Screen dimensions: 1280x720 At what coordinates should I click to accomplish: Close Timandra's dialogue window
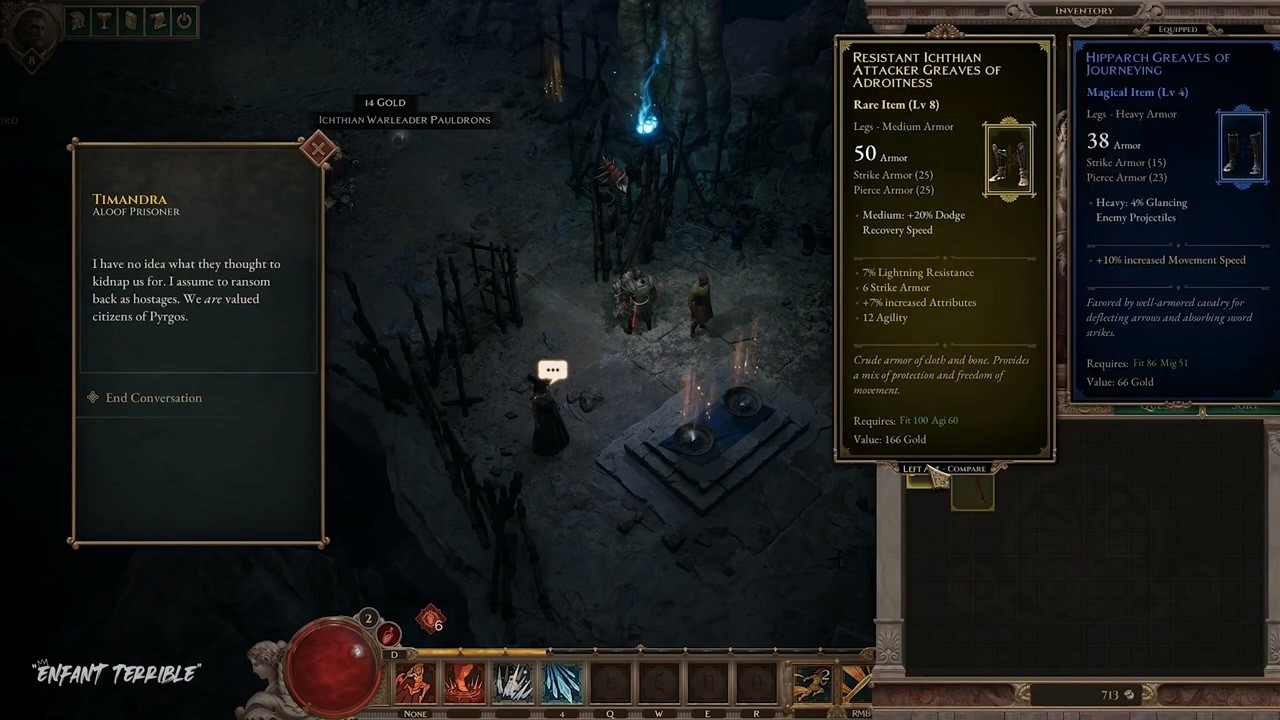tap(318, 150)
